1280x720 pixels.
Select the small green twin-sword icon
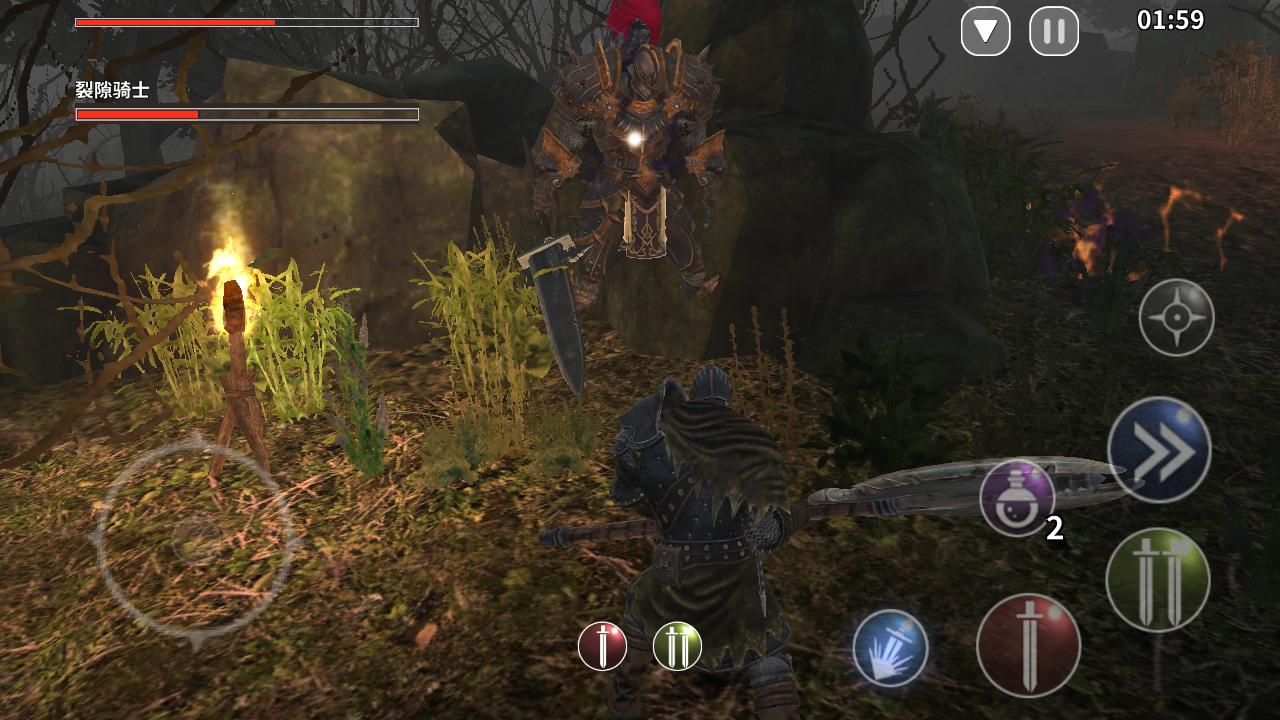click(x=677, y=646)
